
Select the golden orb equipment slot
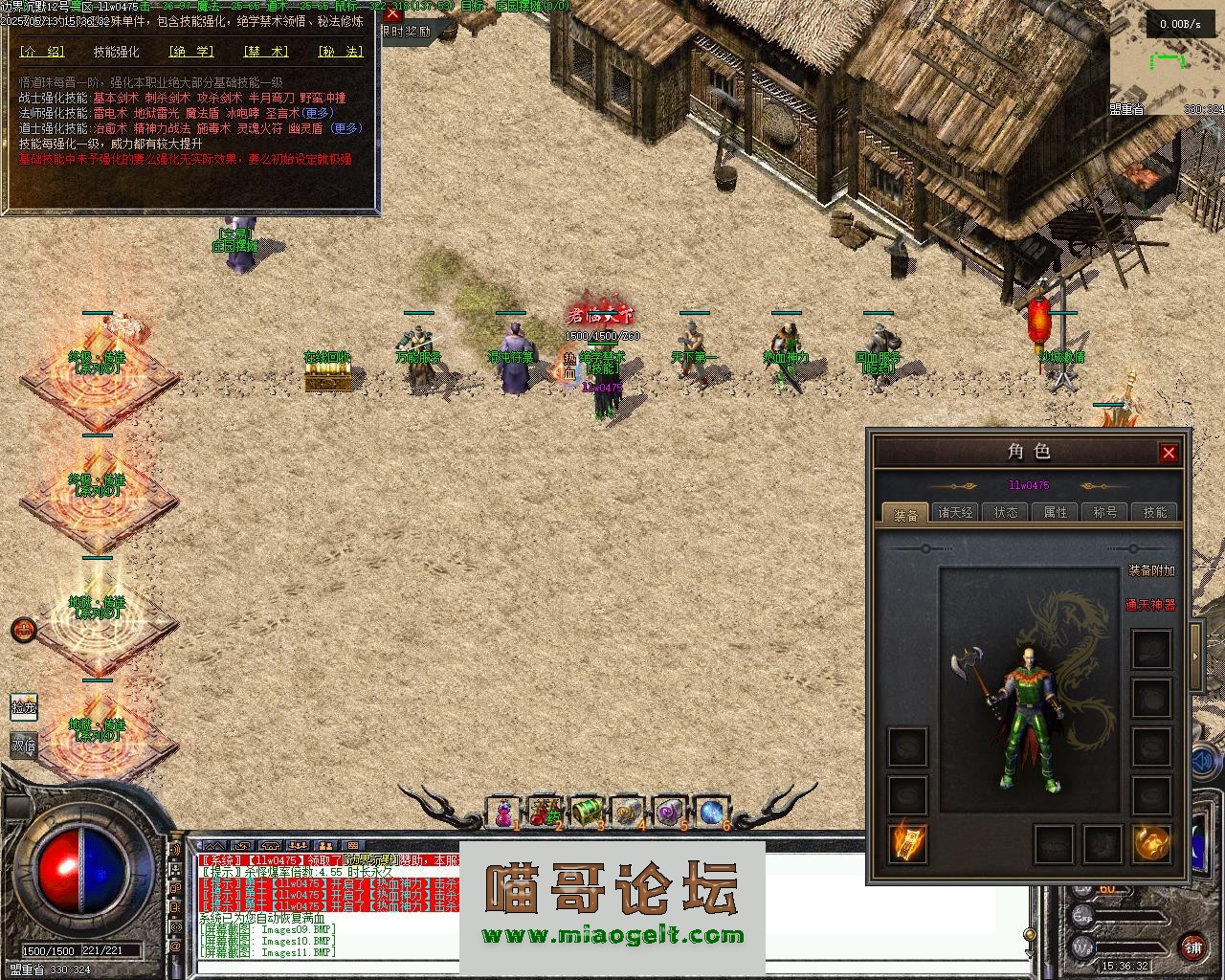pos(1151,843)
